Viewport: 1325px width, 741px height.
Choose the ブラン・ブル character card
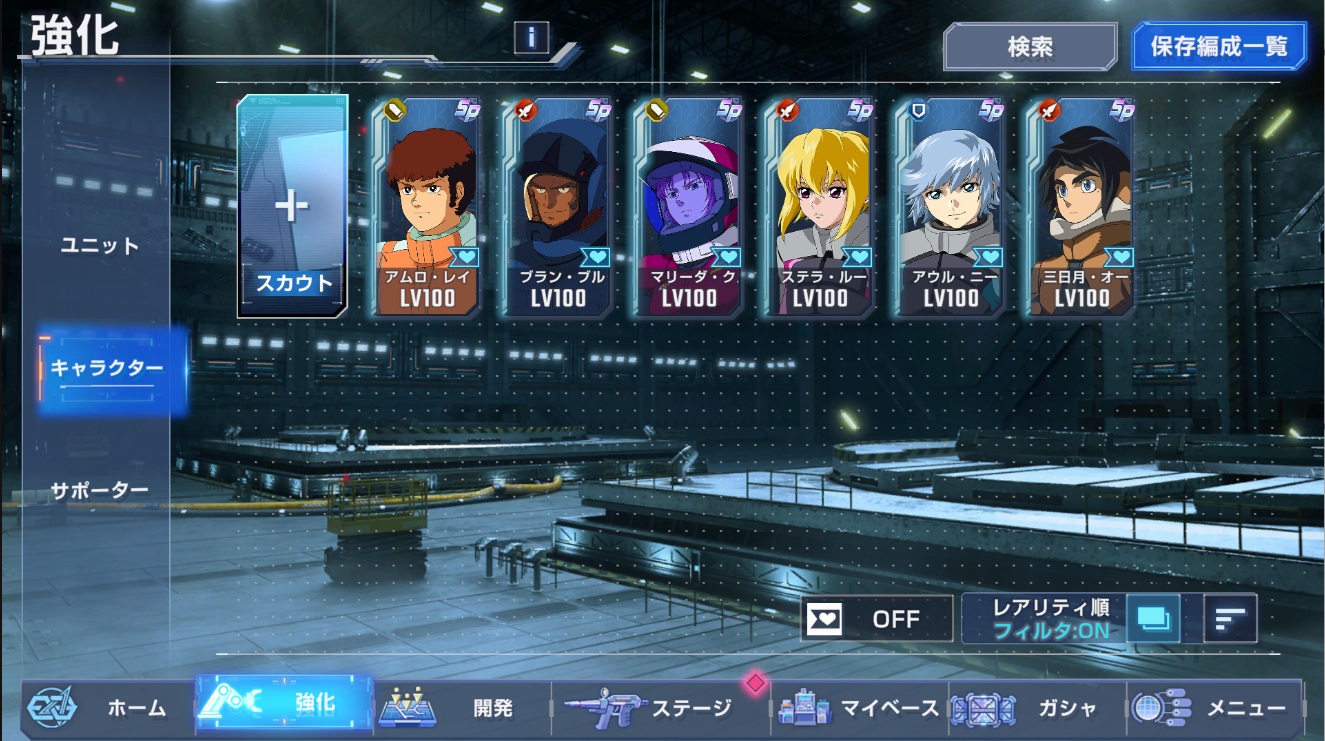click(x=558, y=206)
